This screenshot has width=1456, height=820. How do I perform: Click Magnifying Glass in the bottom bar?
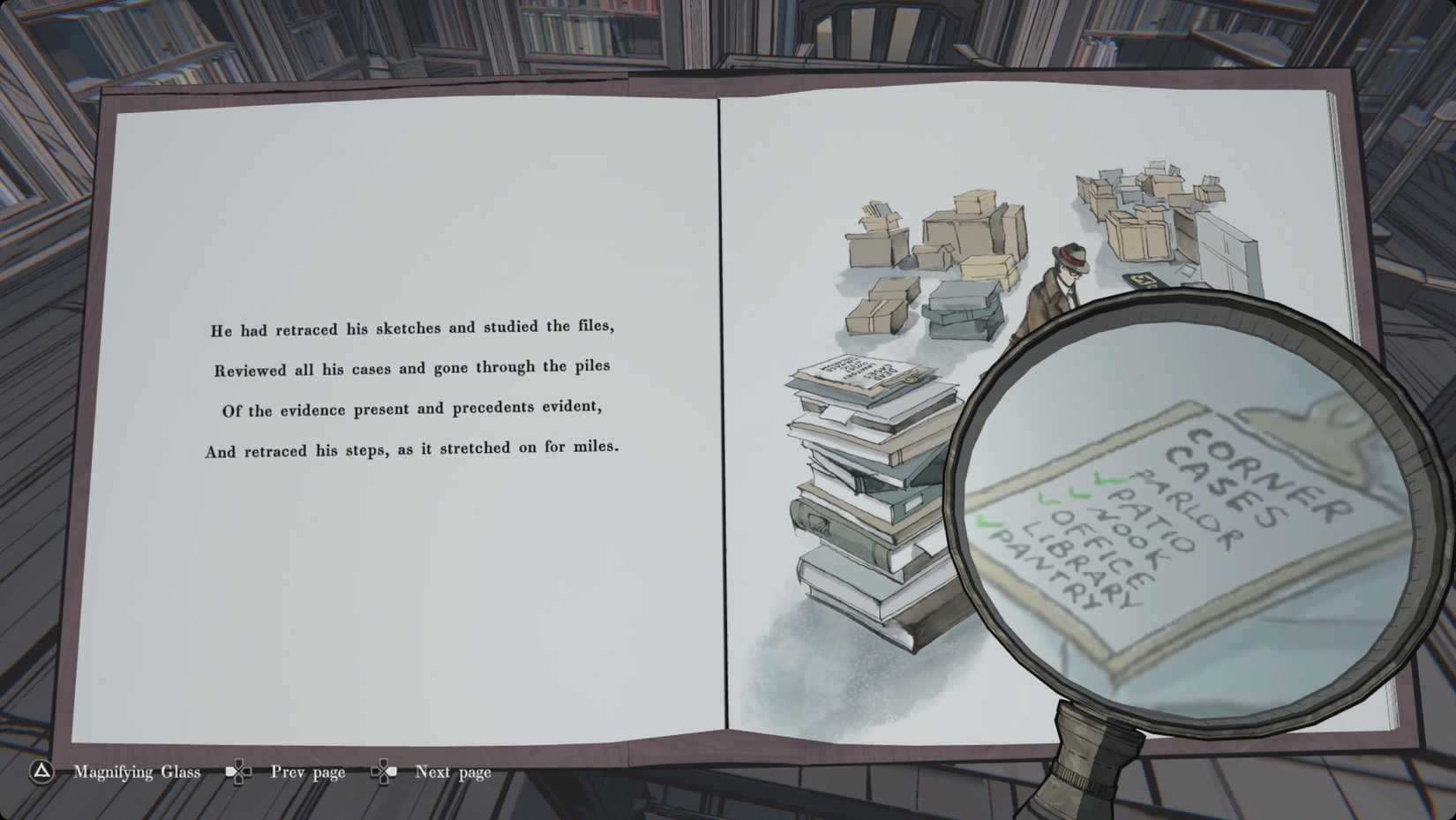137,772
